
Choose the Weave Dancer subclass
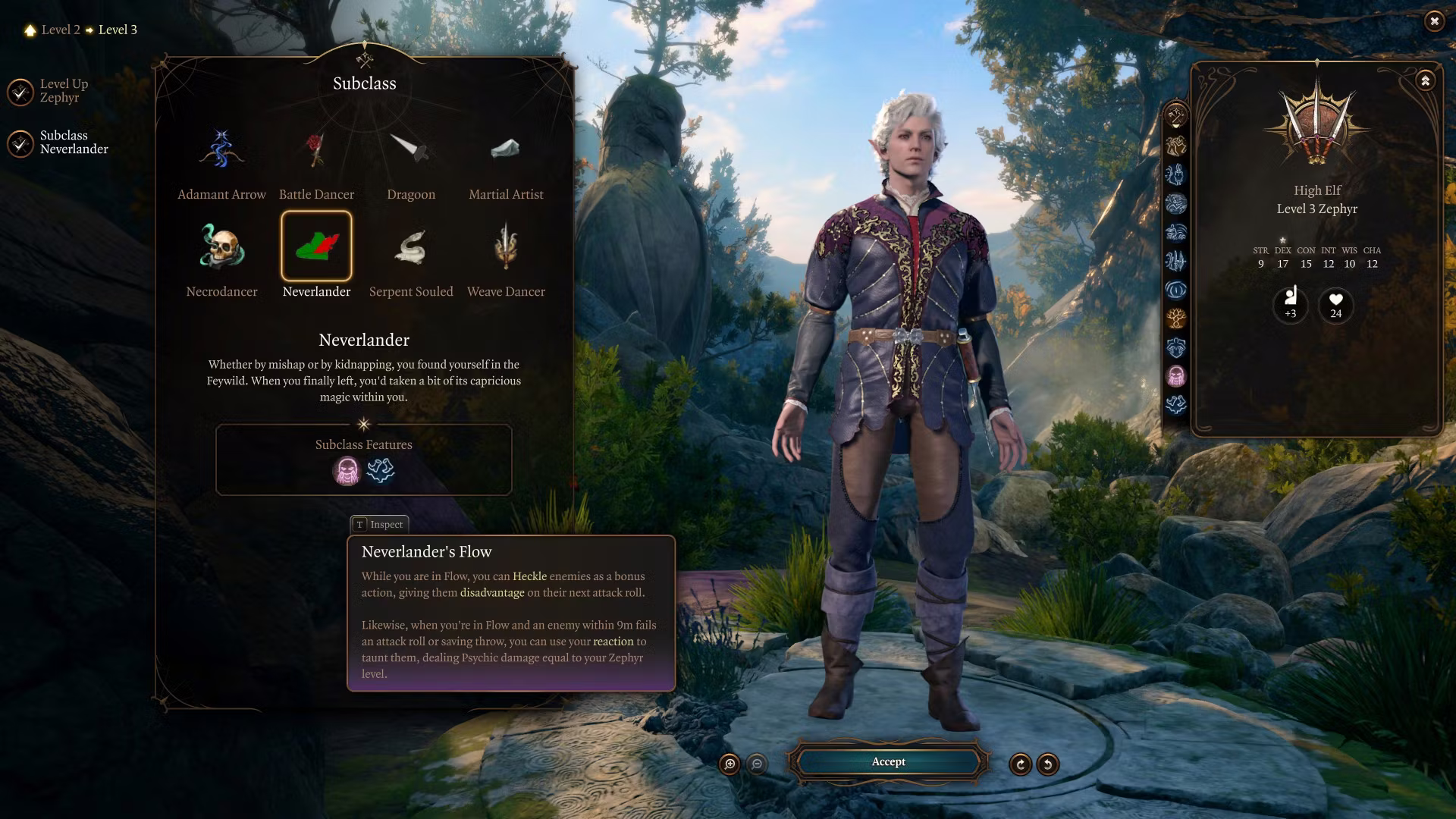[506, 246]
